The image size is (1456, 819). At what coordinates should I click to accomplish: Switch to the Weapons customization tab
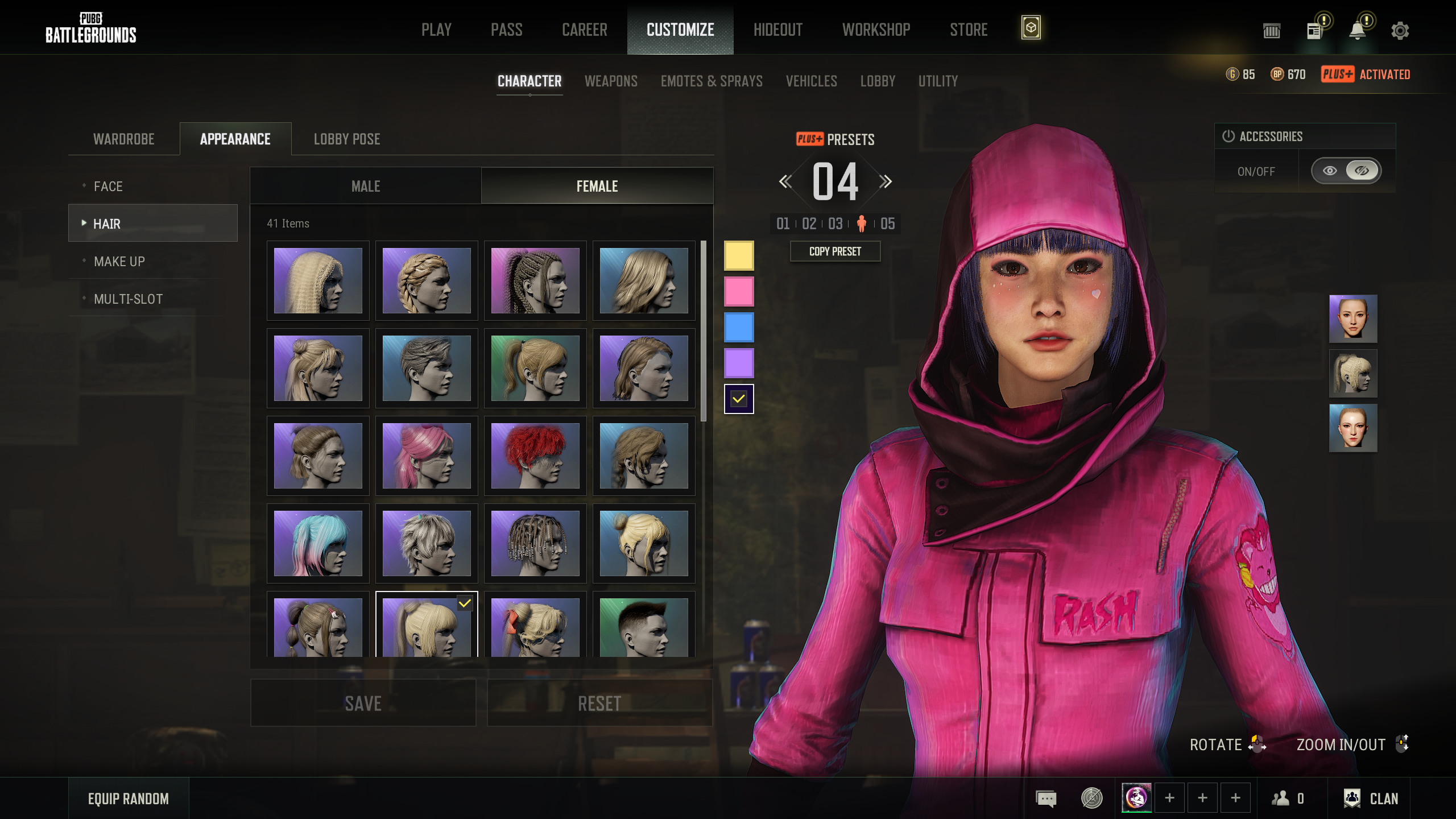pos(611,81)
